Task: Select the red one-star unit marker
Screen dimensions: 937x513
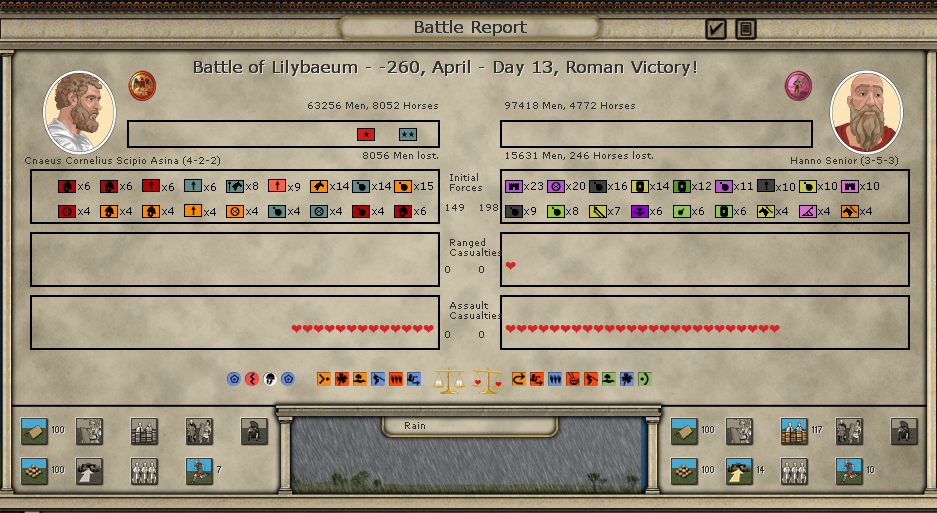Action: (x=366, y=134)
